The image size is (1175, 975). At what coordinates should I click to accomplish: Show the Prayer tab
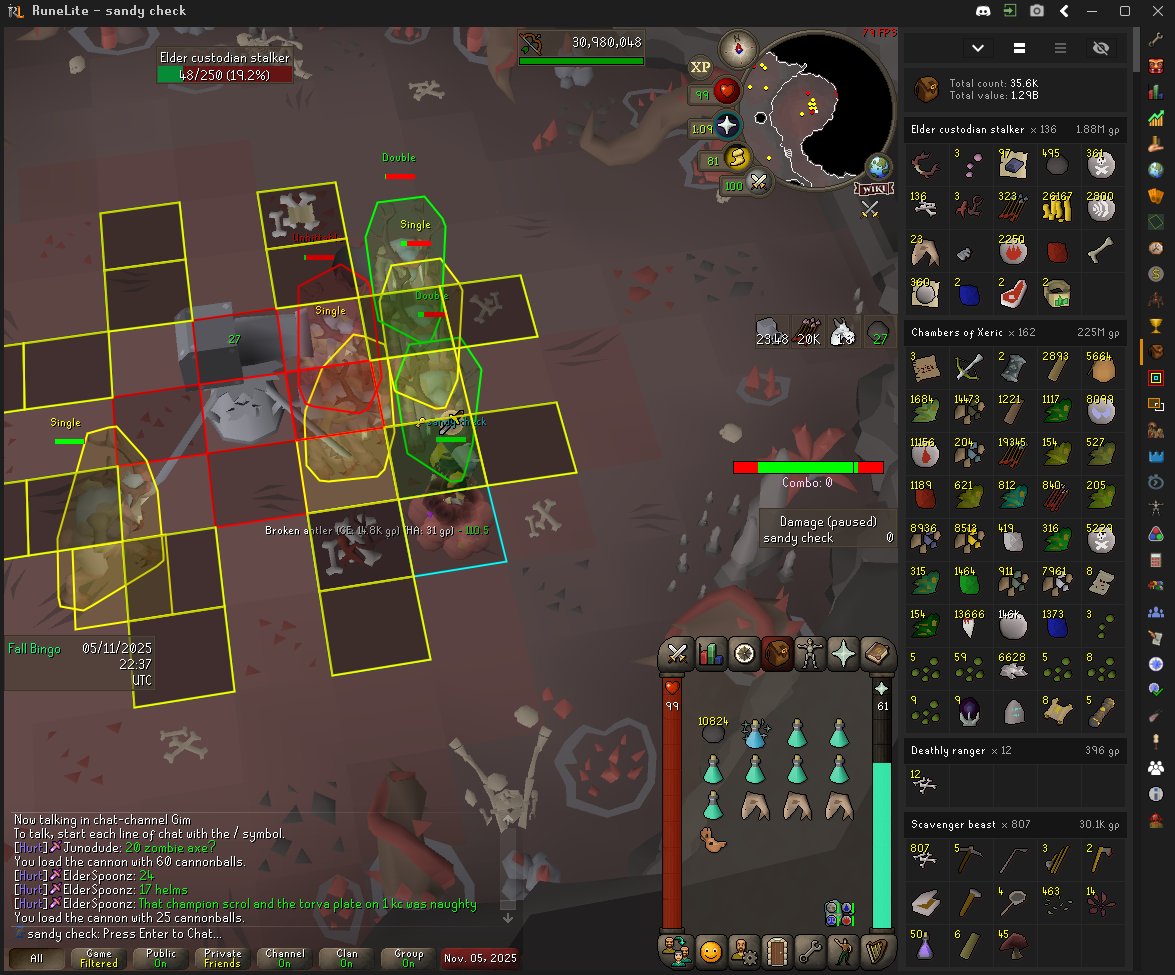click(x=844, y=654)
